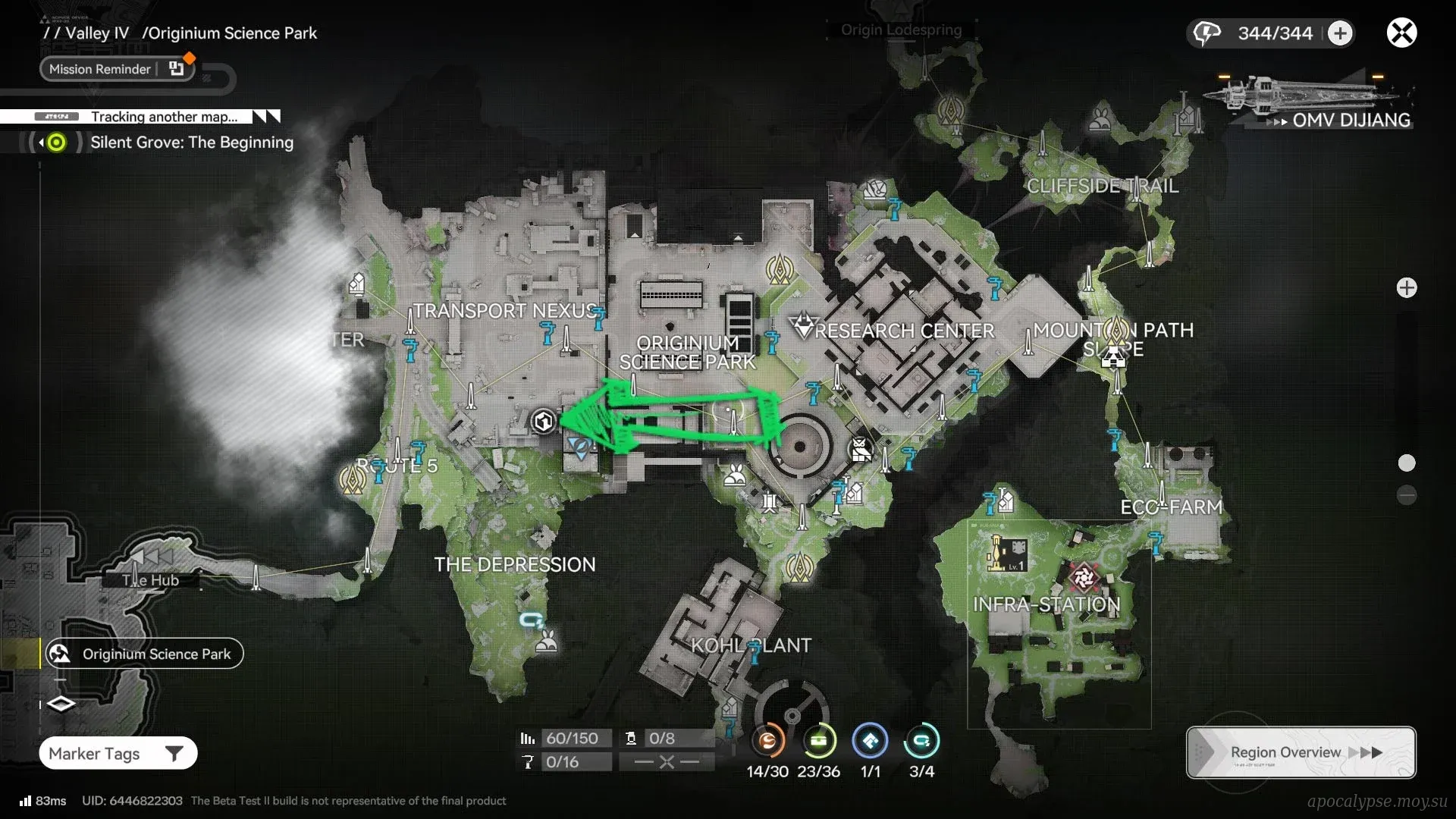The height and width of the screenshot is (819, 1456).
Task: Select the Originium Science Park area tab
Action: tap(144, 654)
